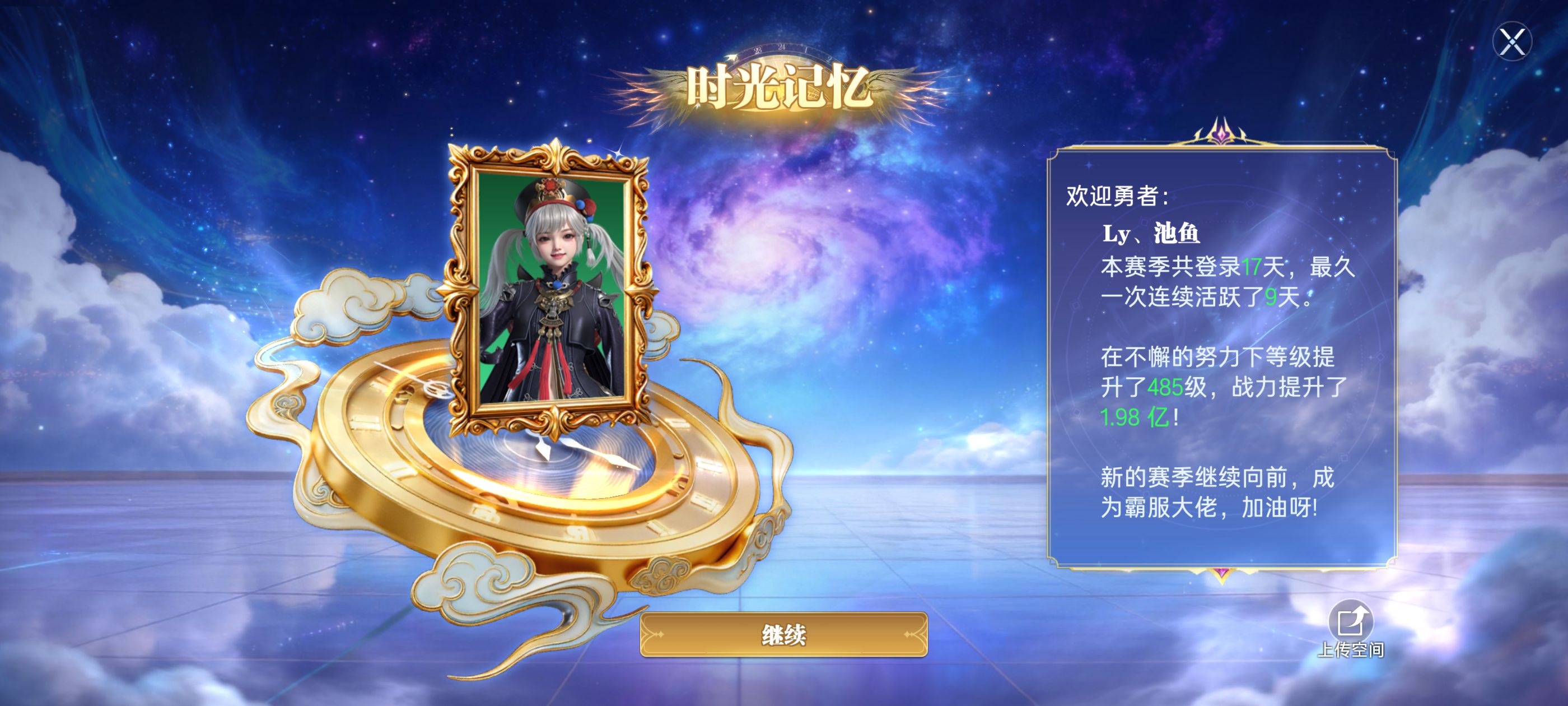
Task: Click the 继续 continue button
Action: tap(783, 635)
